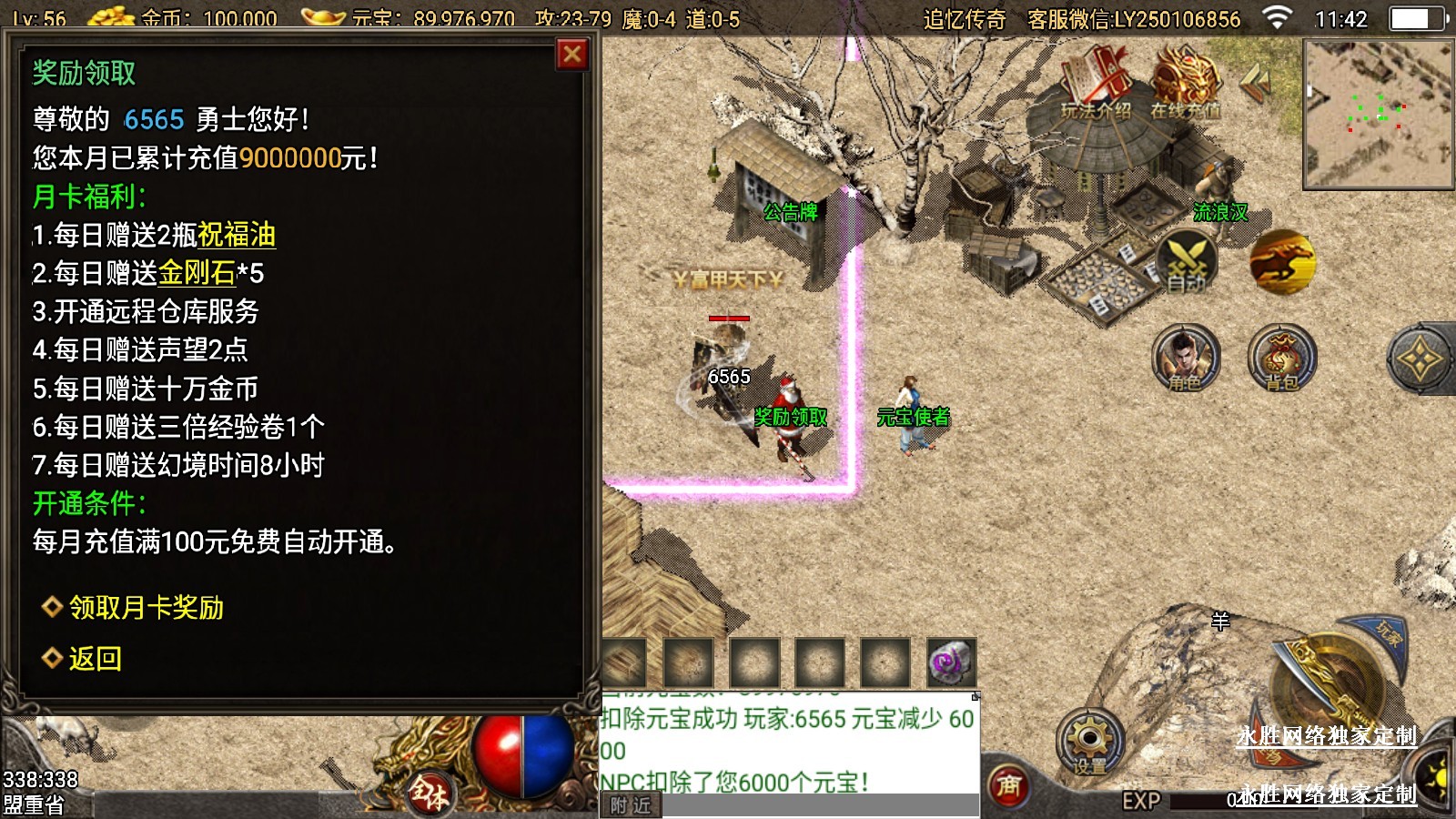Switch to the 附近 nearby chat tab

tap(631, 805)
